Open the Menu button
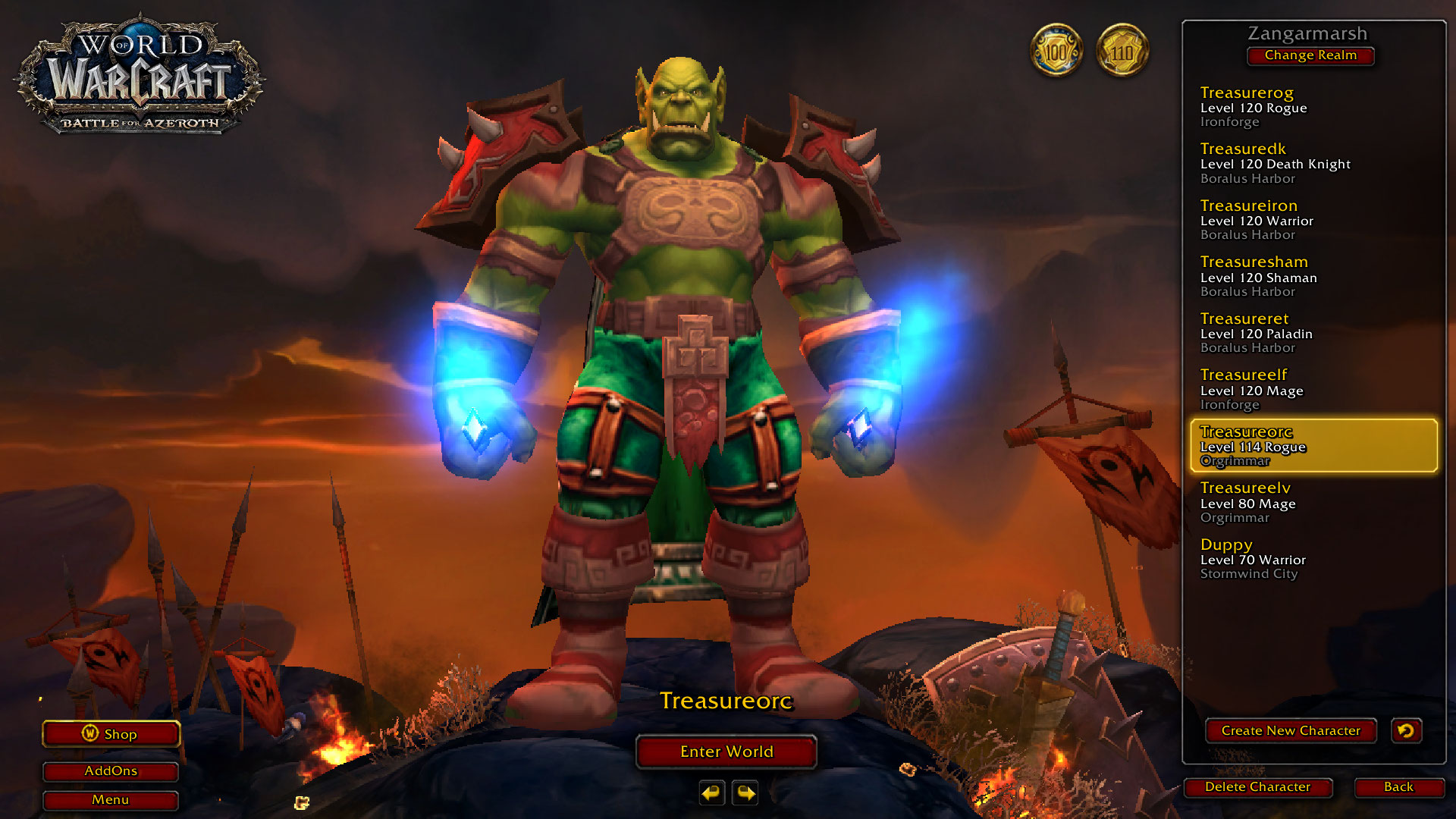 111,800
